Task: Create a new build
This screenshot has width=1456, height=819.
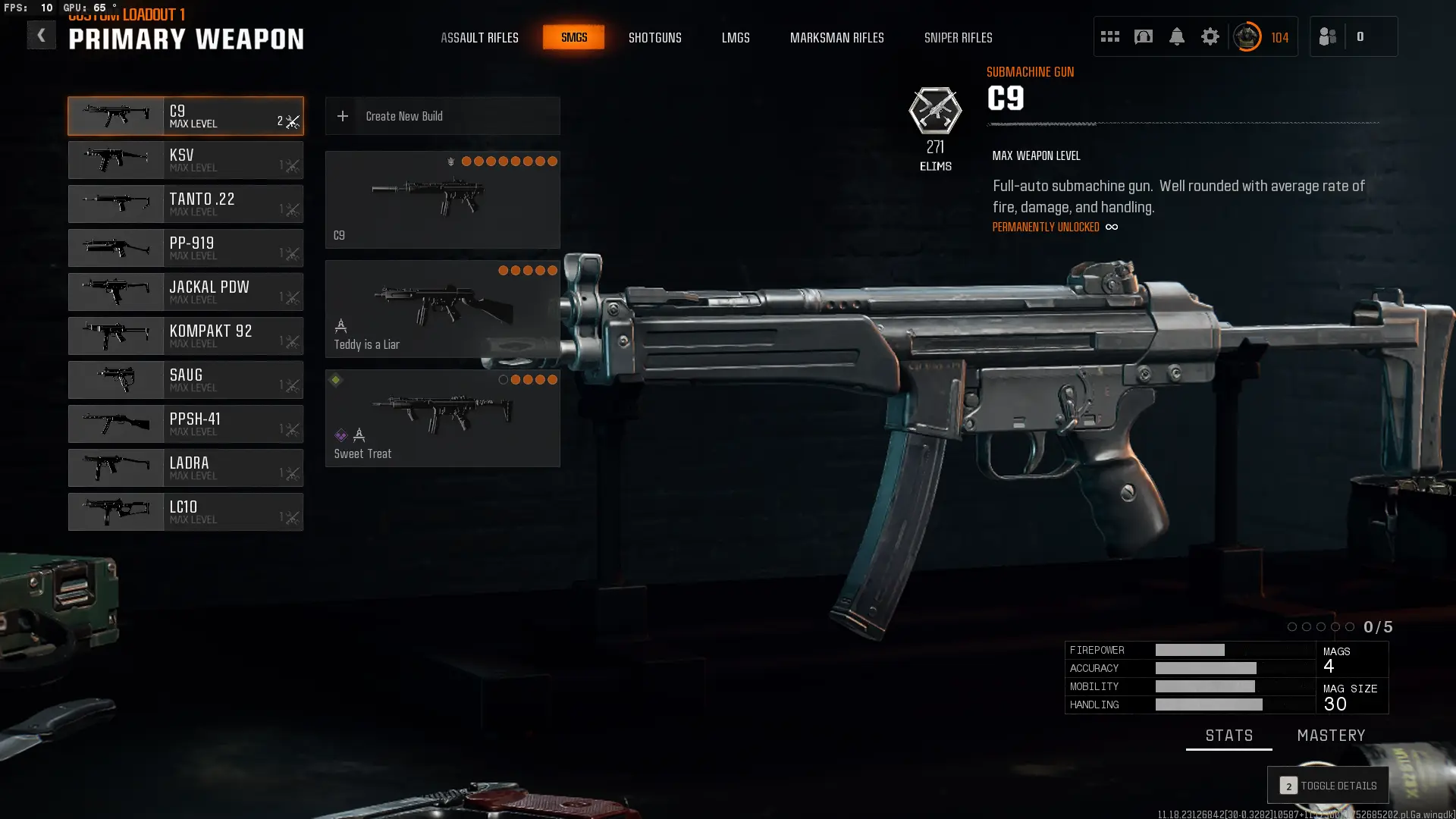Action: (x=442, y=116)
